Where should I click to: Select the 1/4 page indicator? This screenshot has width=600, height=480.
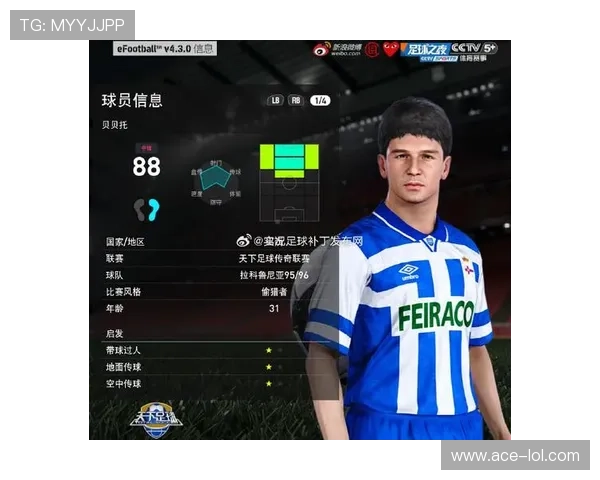pos(321,100)
